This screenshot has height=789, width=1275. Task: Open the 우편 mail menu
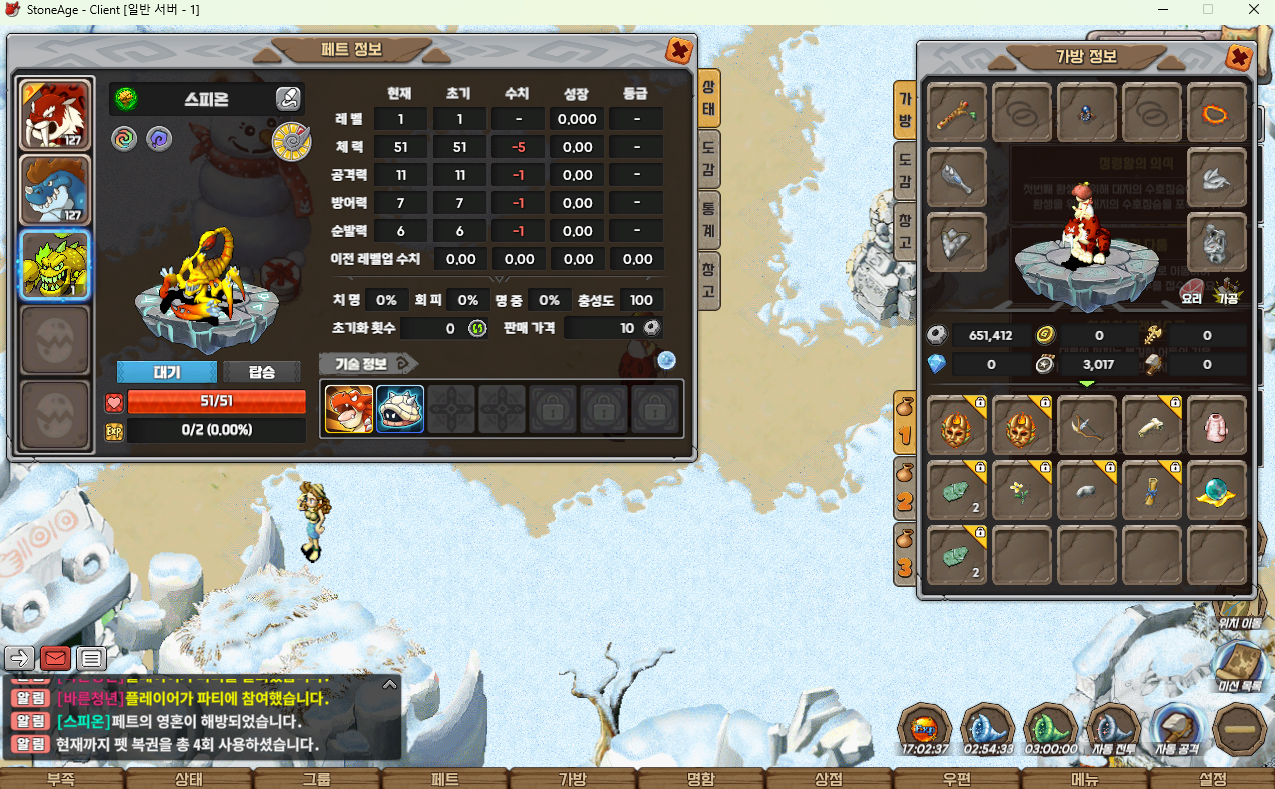coord(956,779)
